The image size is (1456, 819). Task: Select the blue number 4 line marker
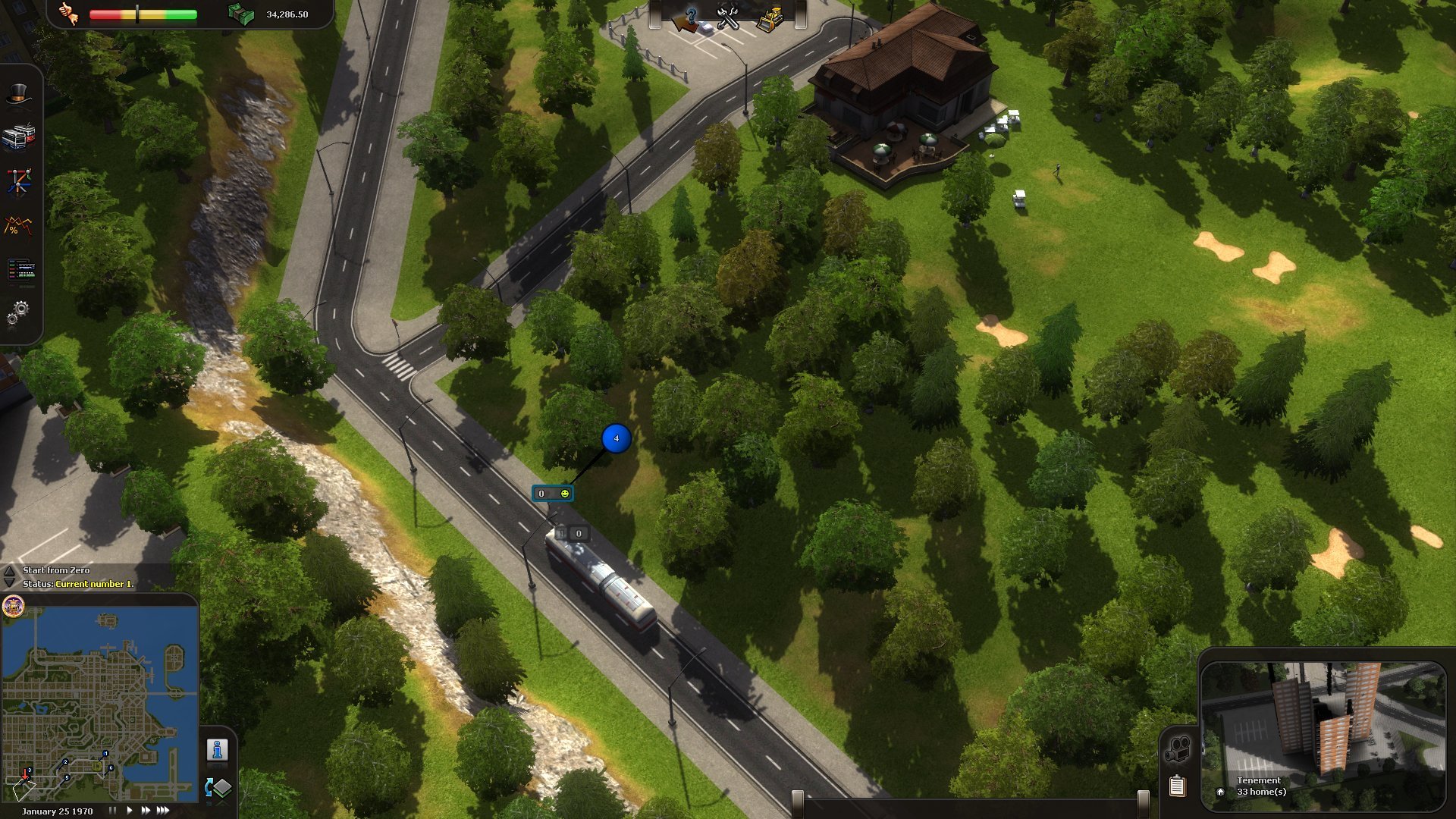click(616, 438)
